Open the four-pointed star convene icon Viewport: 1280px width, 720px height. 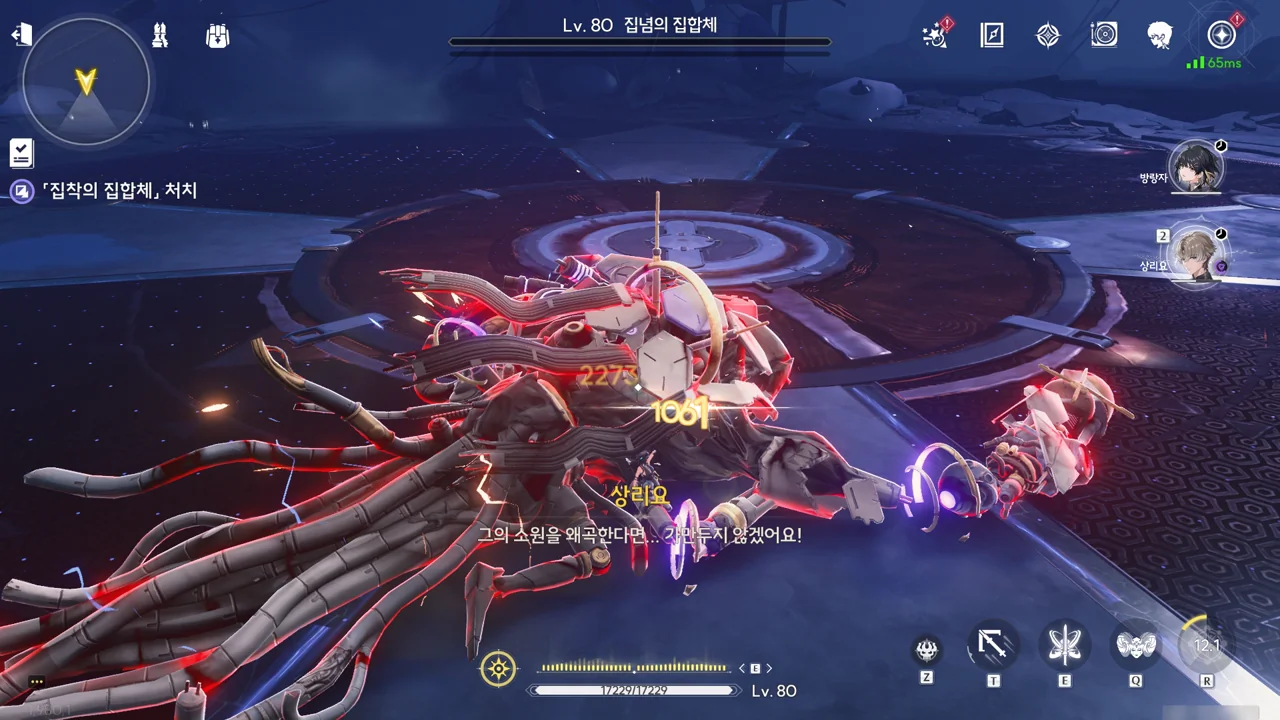(x=1047, y=36)
